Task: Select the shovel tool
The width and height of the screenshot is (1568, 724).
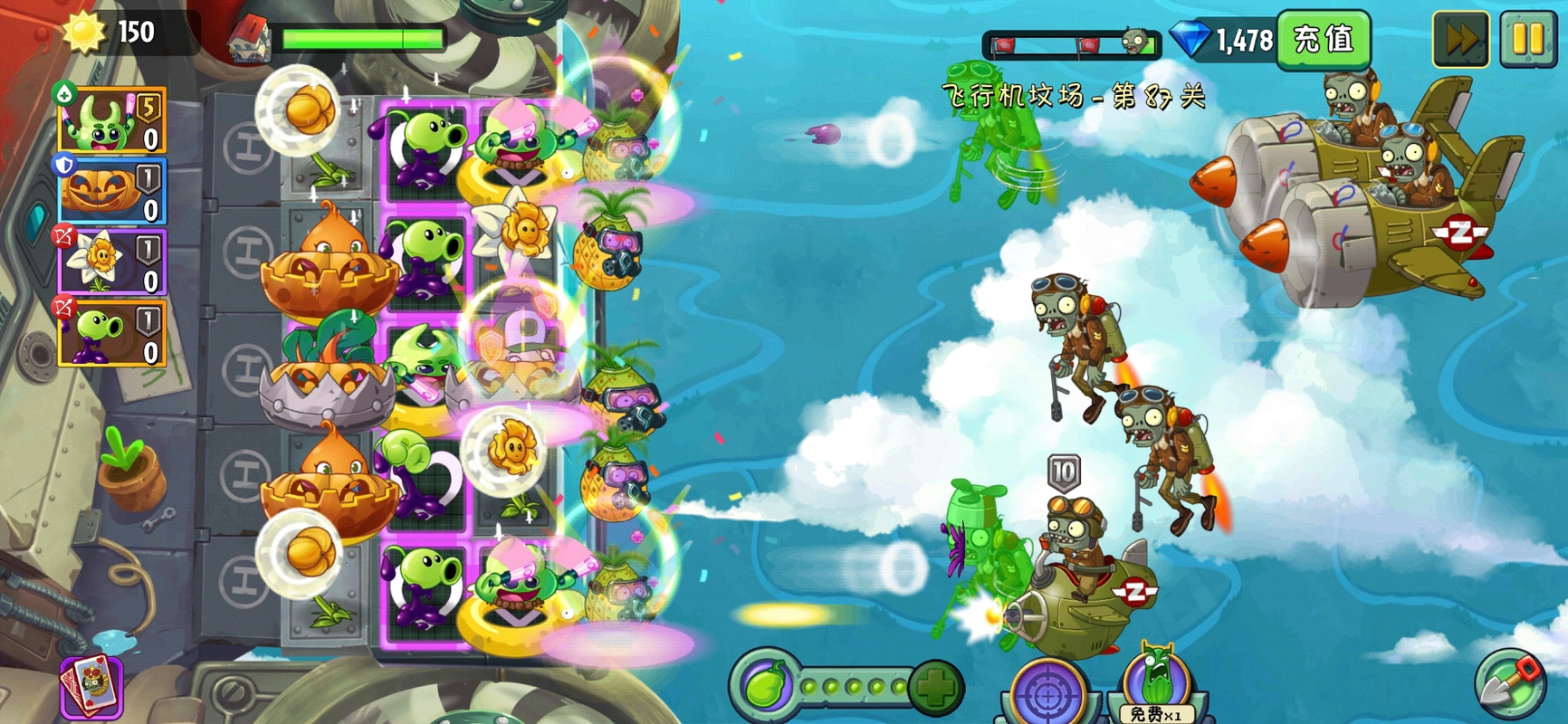Action: [x=1510, y=685]
